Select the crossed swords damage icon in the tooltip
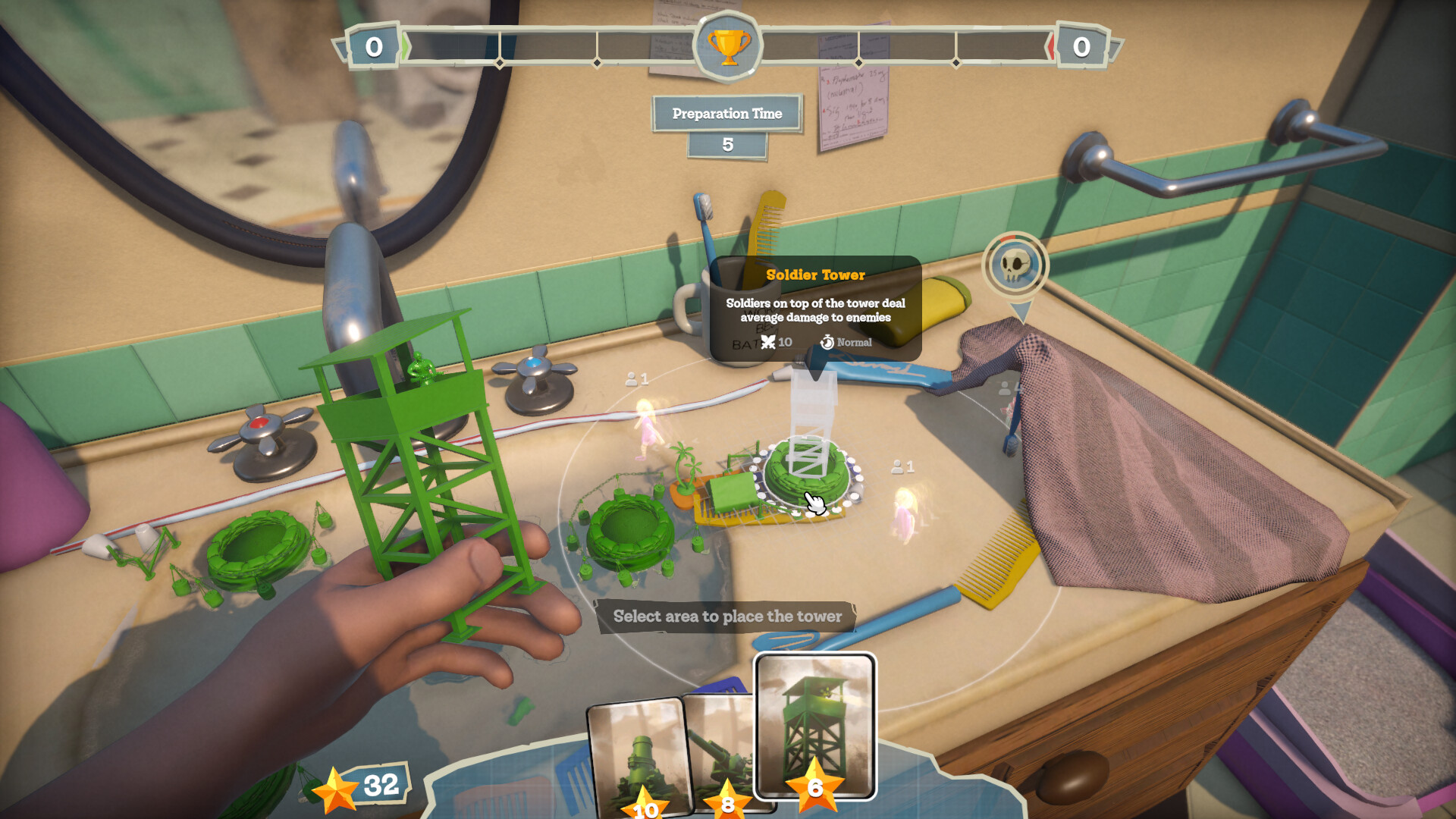The image size is (1456, 819). pyautogui.click(x=768, y=342)
